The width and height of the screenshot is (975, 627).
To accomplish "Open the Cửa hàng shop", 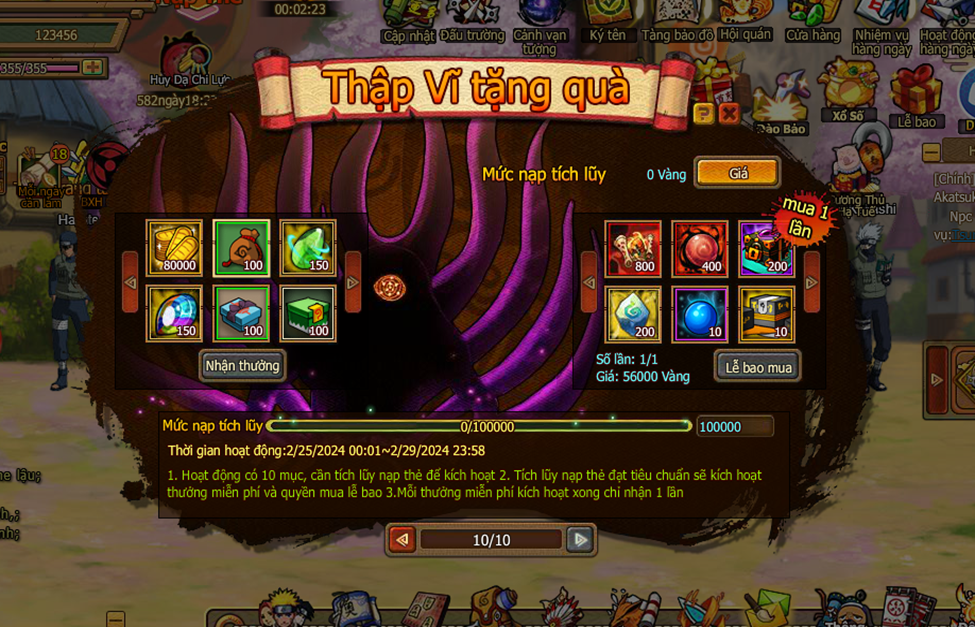I will [x=812, y=20].
